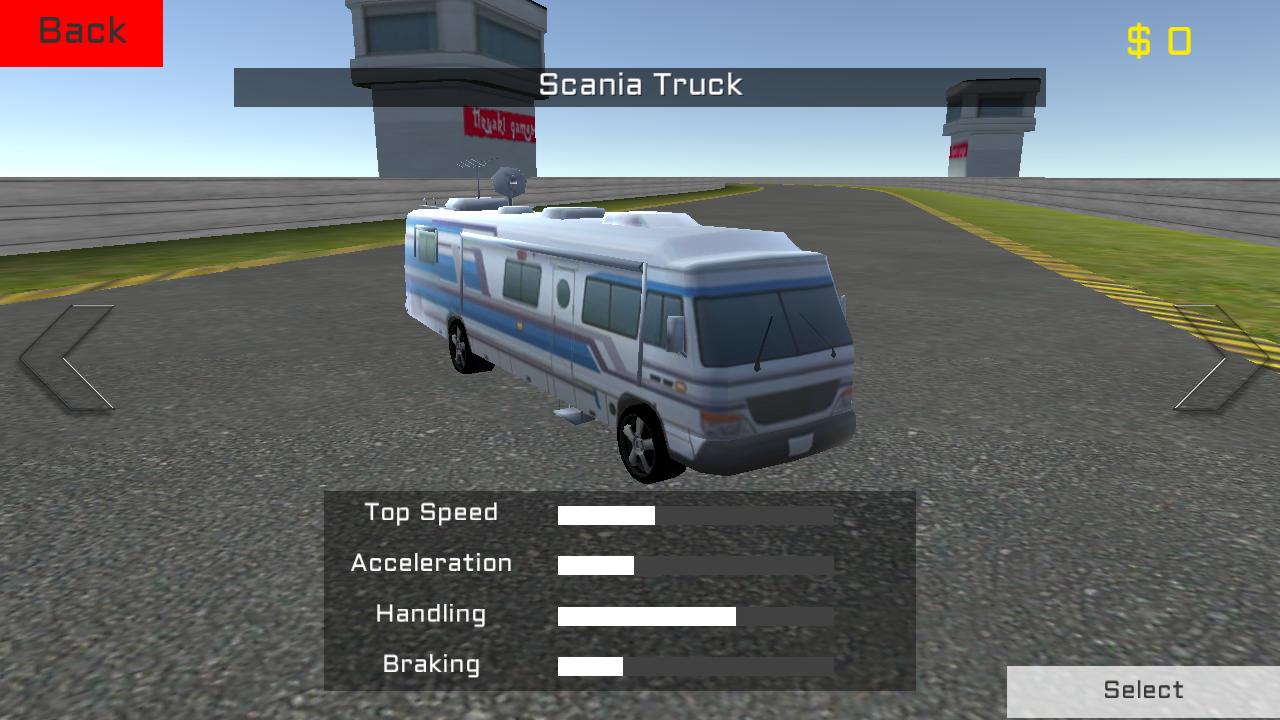The width and height of the screenshot is (1280, 720).
Task: Click the Acceleration label text
Action: pos(432,563)
